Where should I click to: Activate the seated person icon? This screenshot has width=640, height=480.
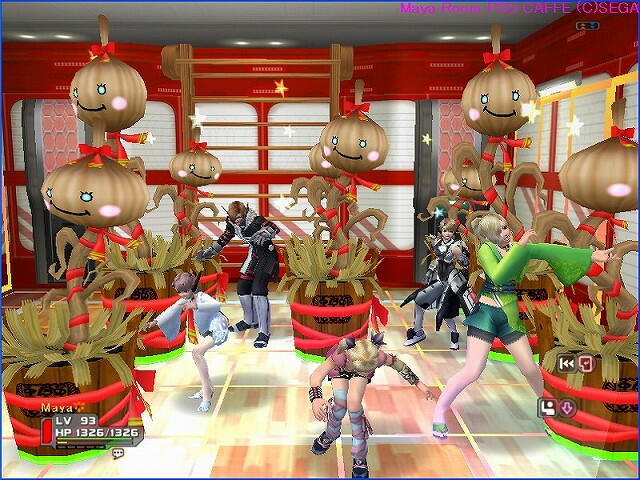pos(547,407)
